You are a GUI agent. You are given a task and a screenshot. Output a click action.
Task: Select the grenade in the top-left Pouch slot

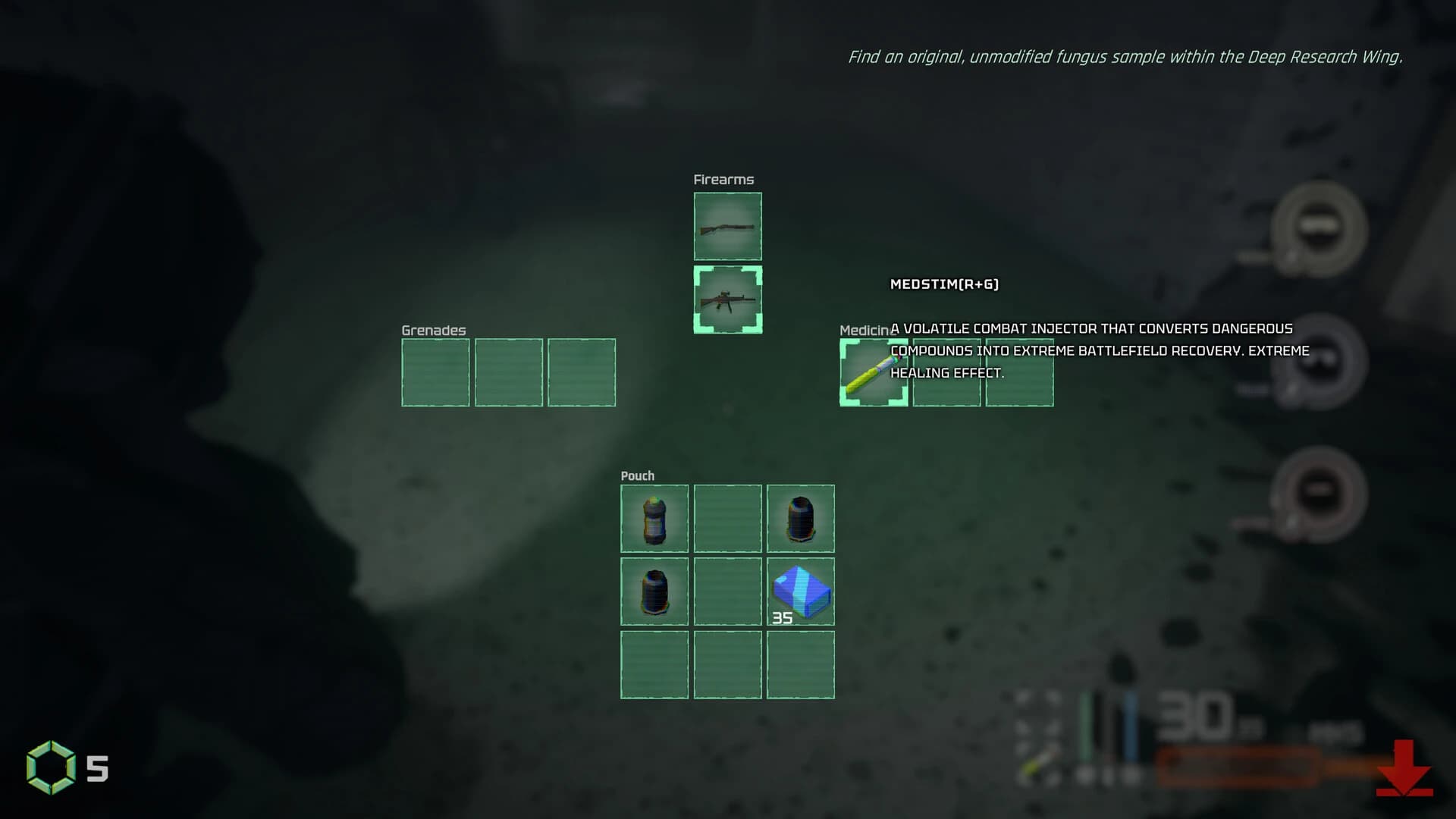point(654,519)
